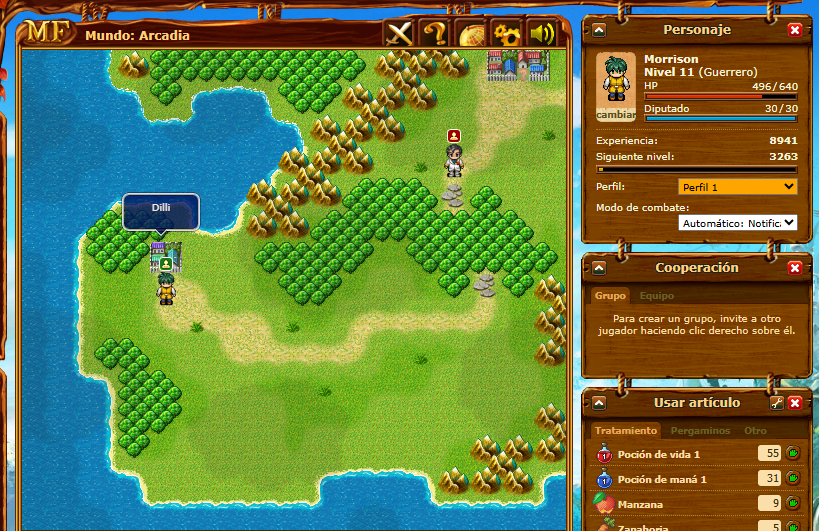Show the Otro item tab
The width and height of the screenshot is (819, 531).
pyautogui.click(x=755, y=431)
